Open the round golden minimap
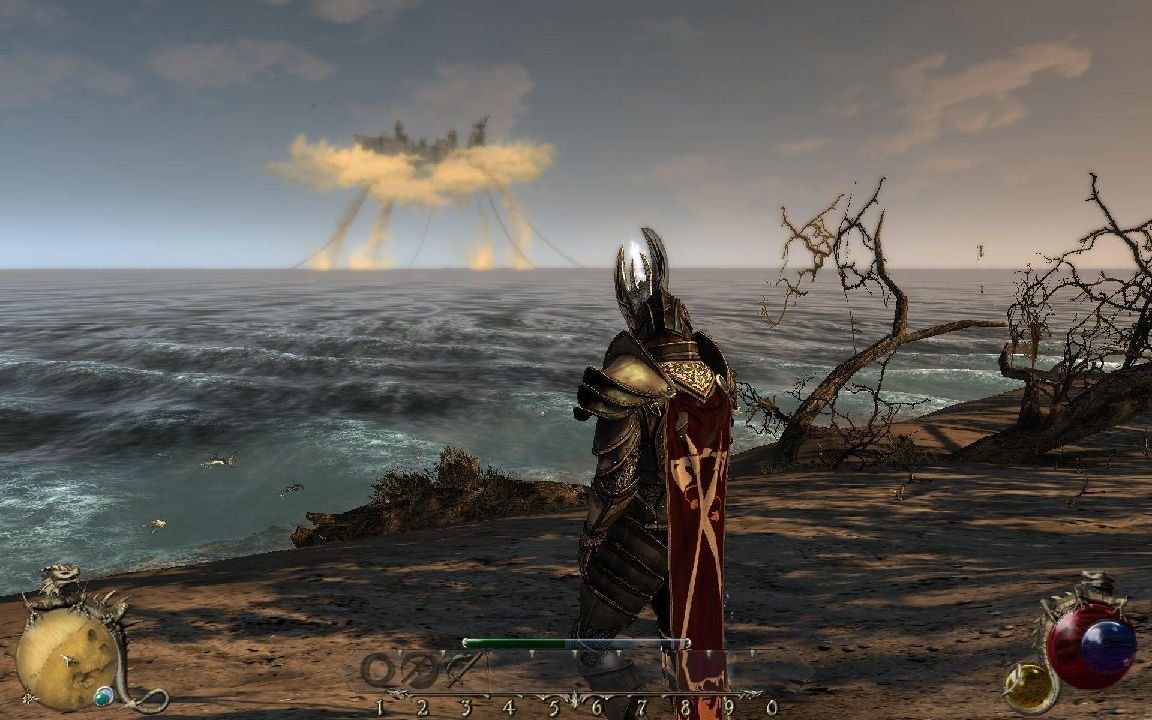The width and height of the screenshot is (1152, 720). (x=65, y=659)
